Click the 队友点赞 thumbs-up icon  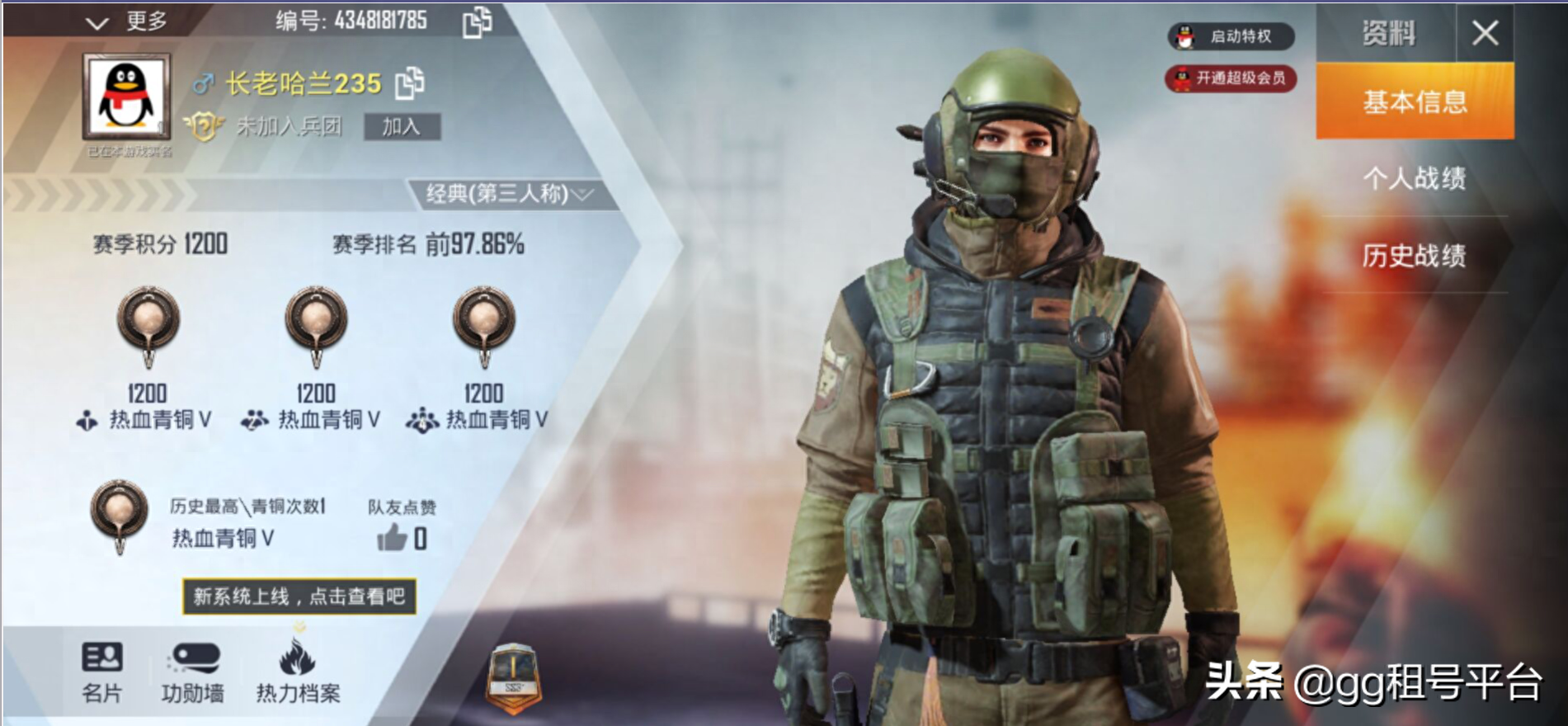click(x=393, y=538)
